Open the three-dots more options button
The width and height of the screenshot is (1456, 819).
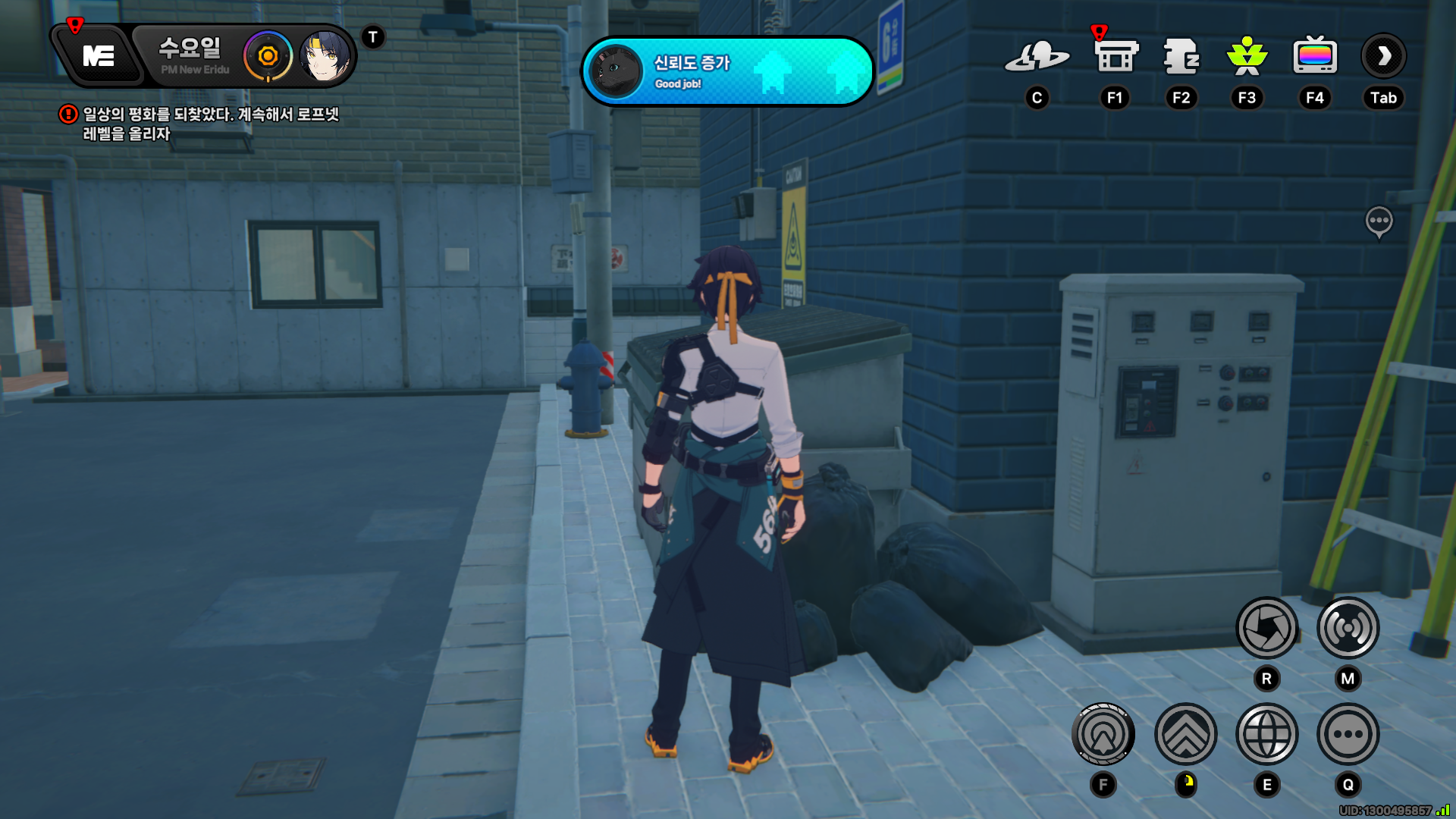click(1348, 734)
